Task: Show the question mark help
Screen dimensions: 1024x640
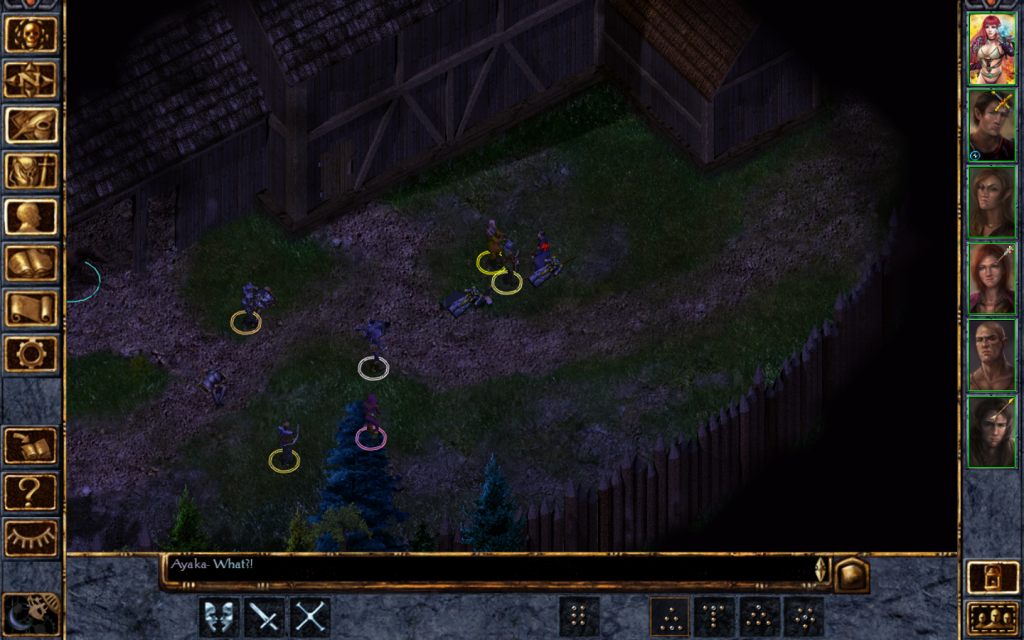Action: point(31,492)
